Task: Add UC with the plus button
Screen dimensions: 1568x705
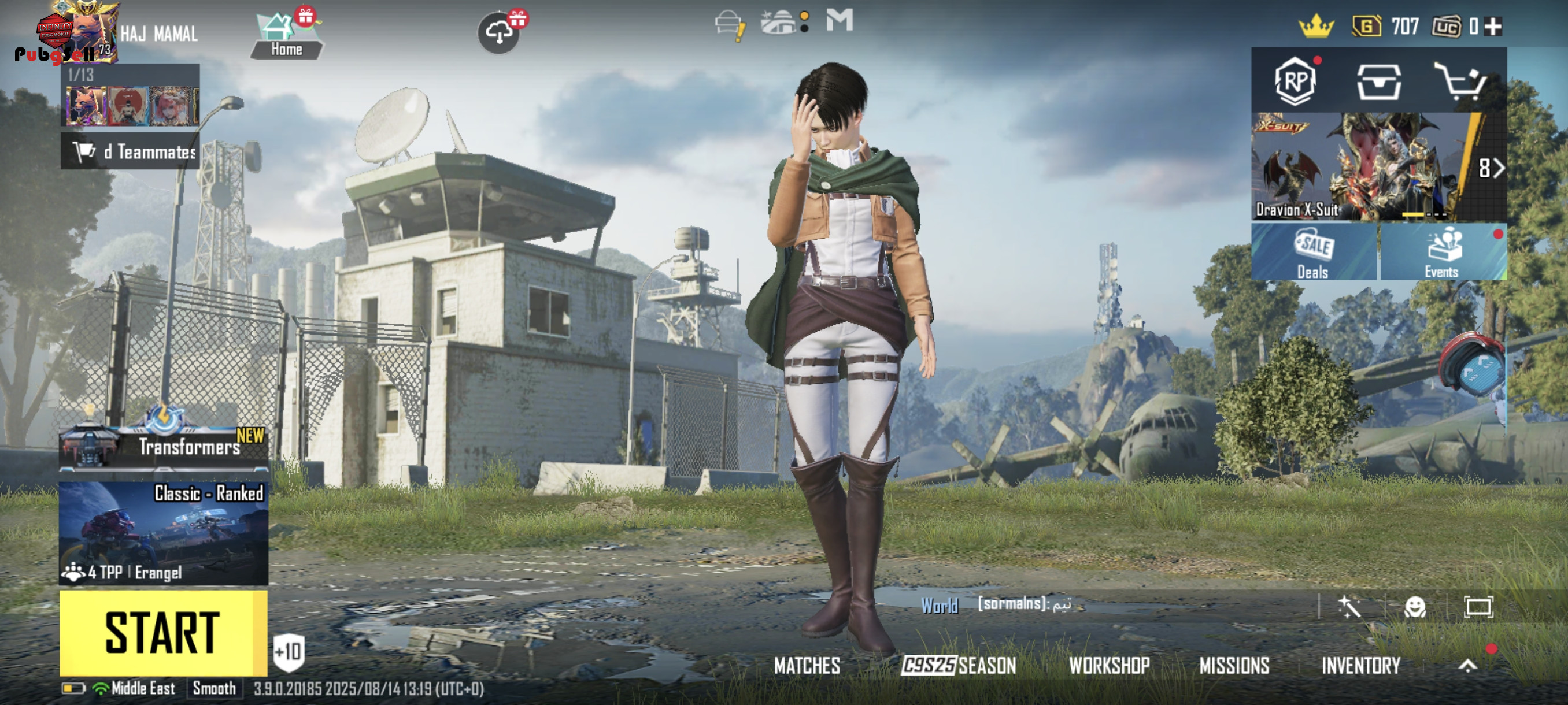Action: pos(1493,27)
